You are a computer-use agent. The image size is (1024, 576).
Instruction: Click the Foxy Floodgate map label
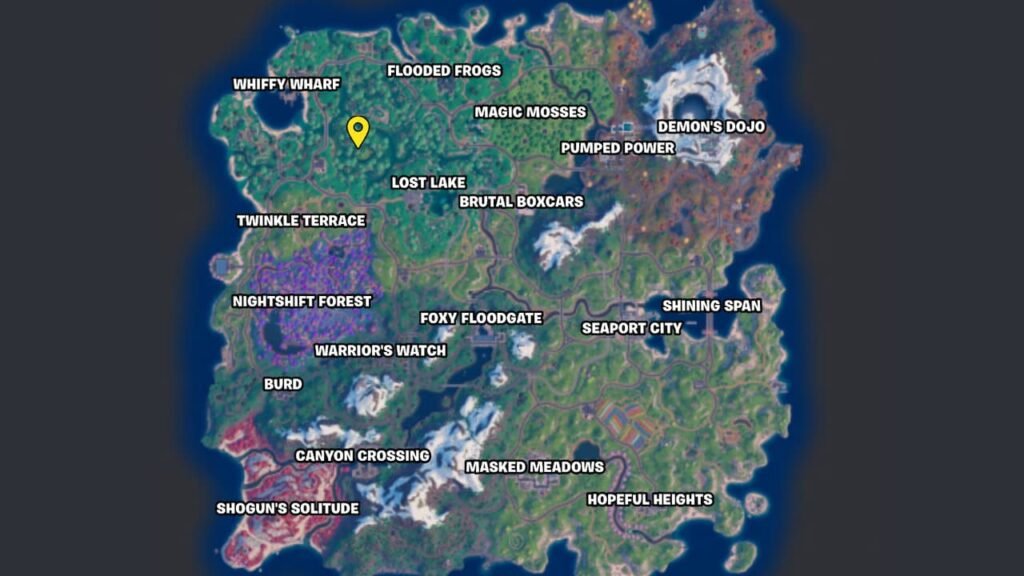(481, 319)
